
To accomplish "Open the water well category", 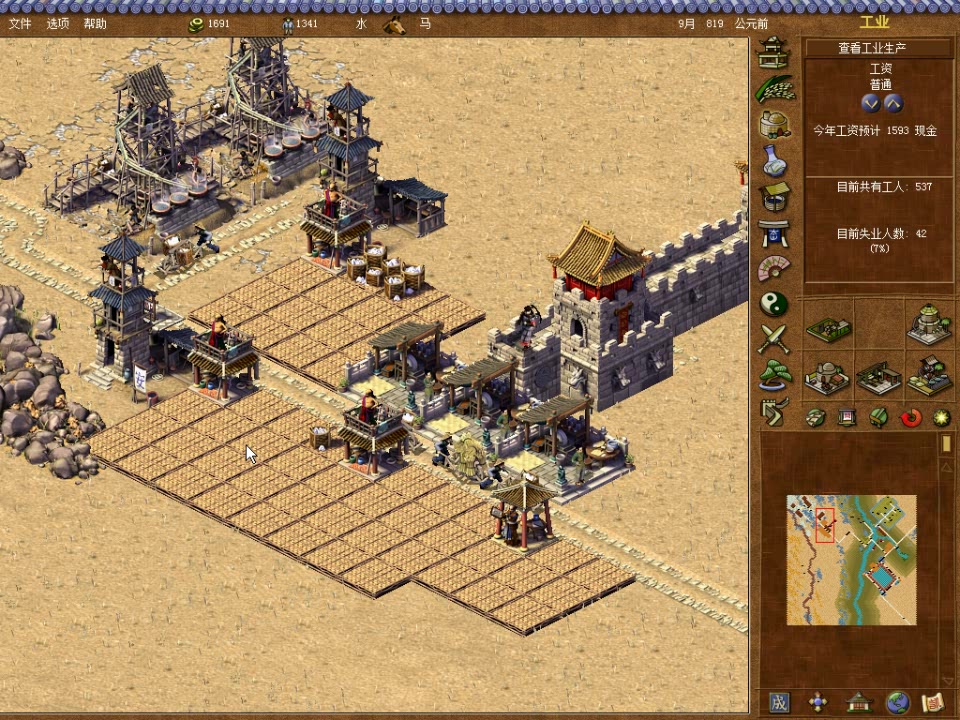I will tap(773, 196).
